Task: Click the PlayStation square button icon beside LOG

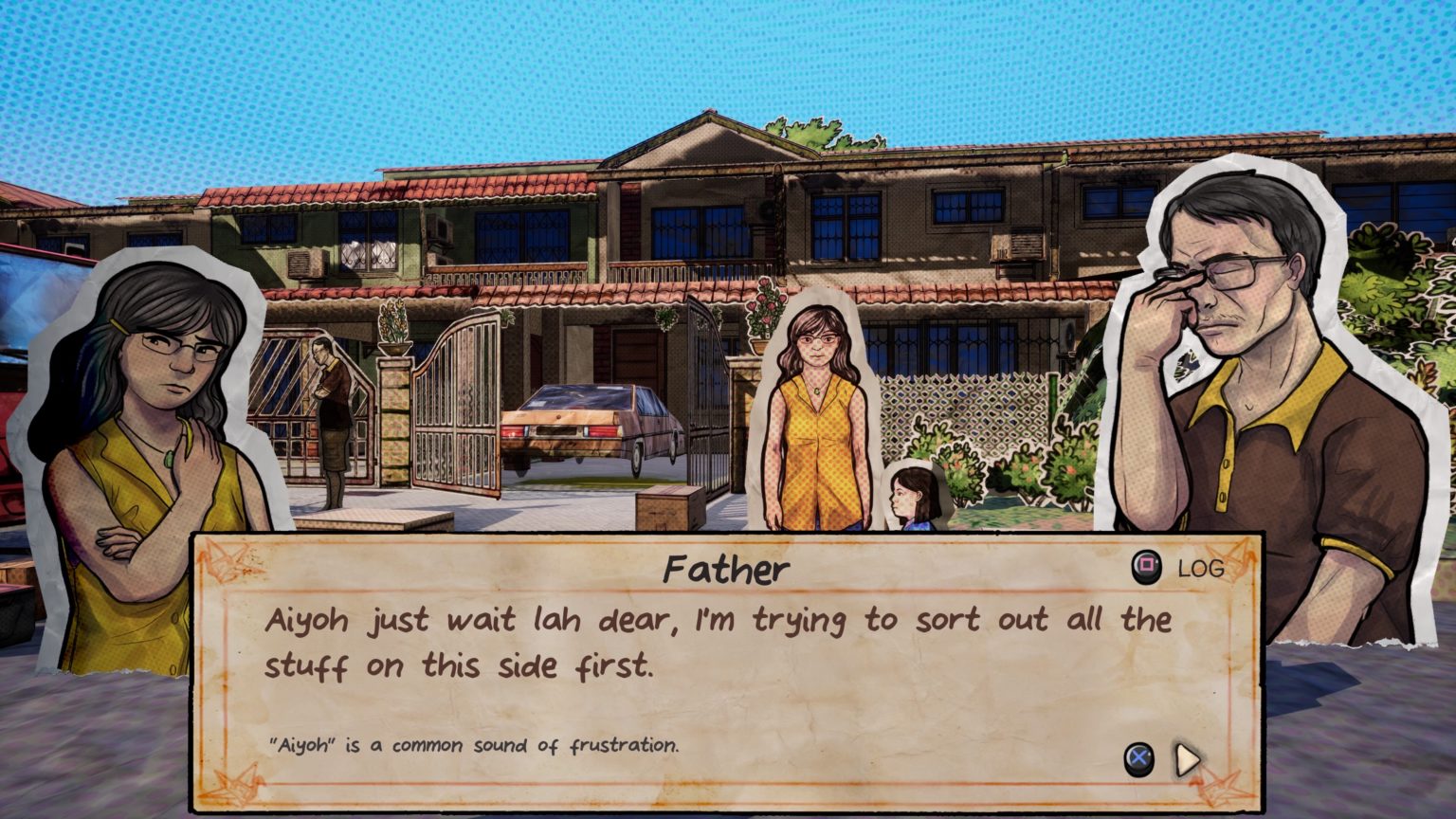Action: [x=1146, y=568]
